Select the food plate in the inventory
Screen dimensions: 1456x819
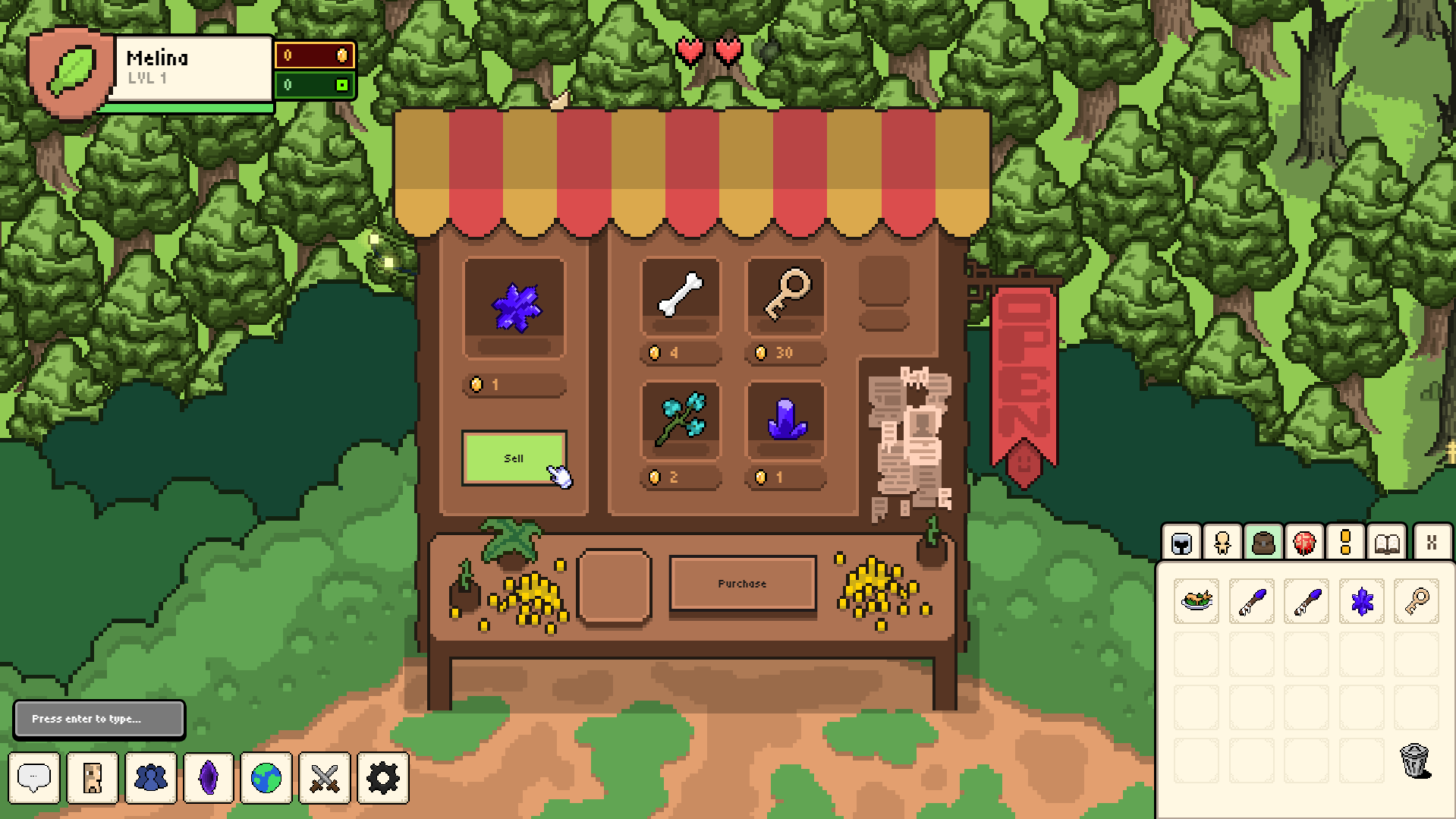[1197, 601]
